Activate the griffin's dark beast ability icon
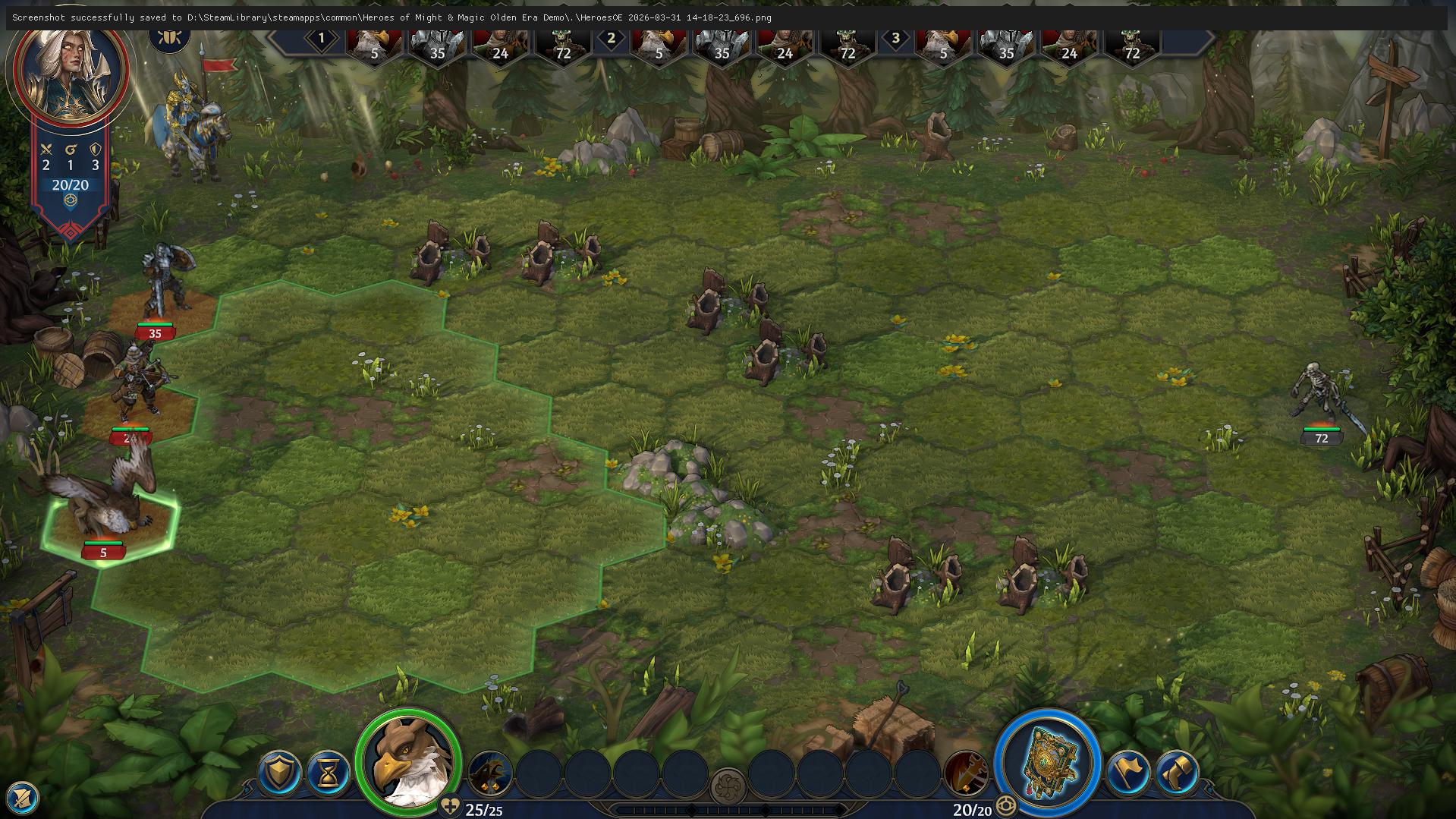The height and width of the screenshot is (819, 1456). click(490, 773)
